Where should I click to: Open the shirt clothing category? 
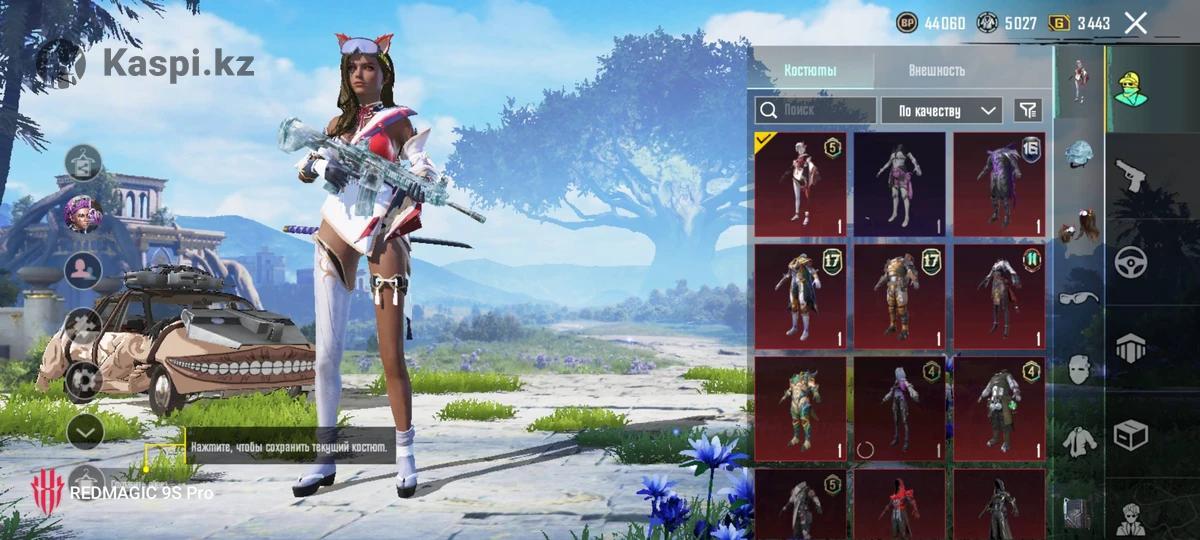[x=1078, y=439]
